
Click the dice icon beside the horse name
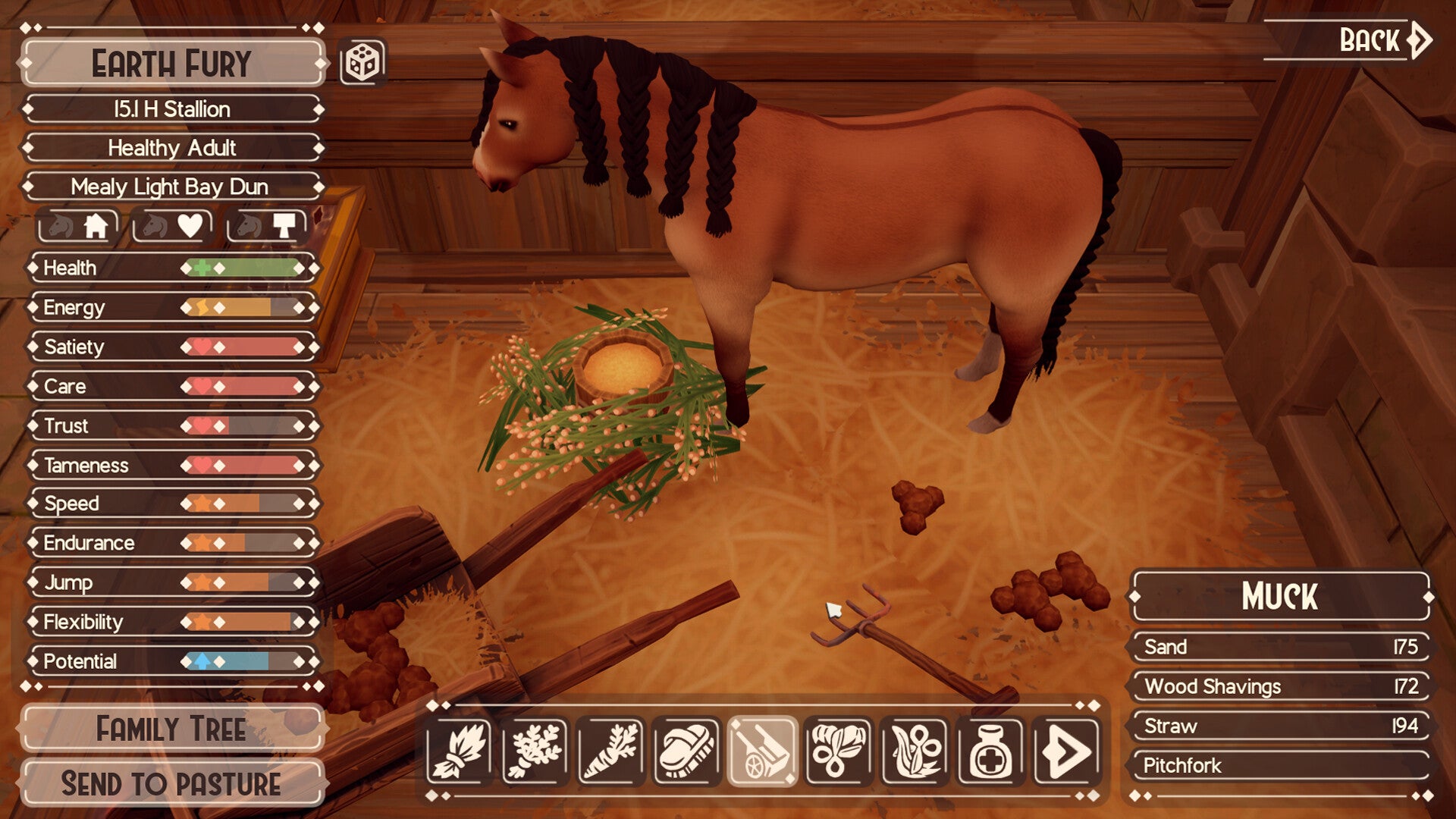coord(362,62)
